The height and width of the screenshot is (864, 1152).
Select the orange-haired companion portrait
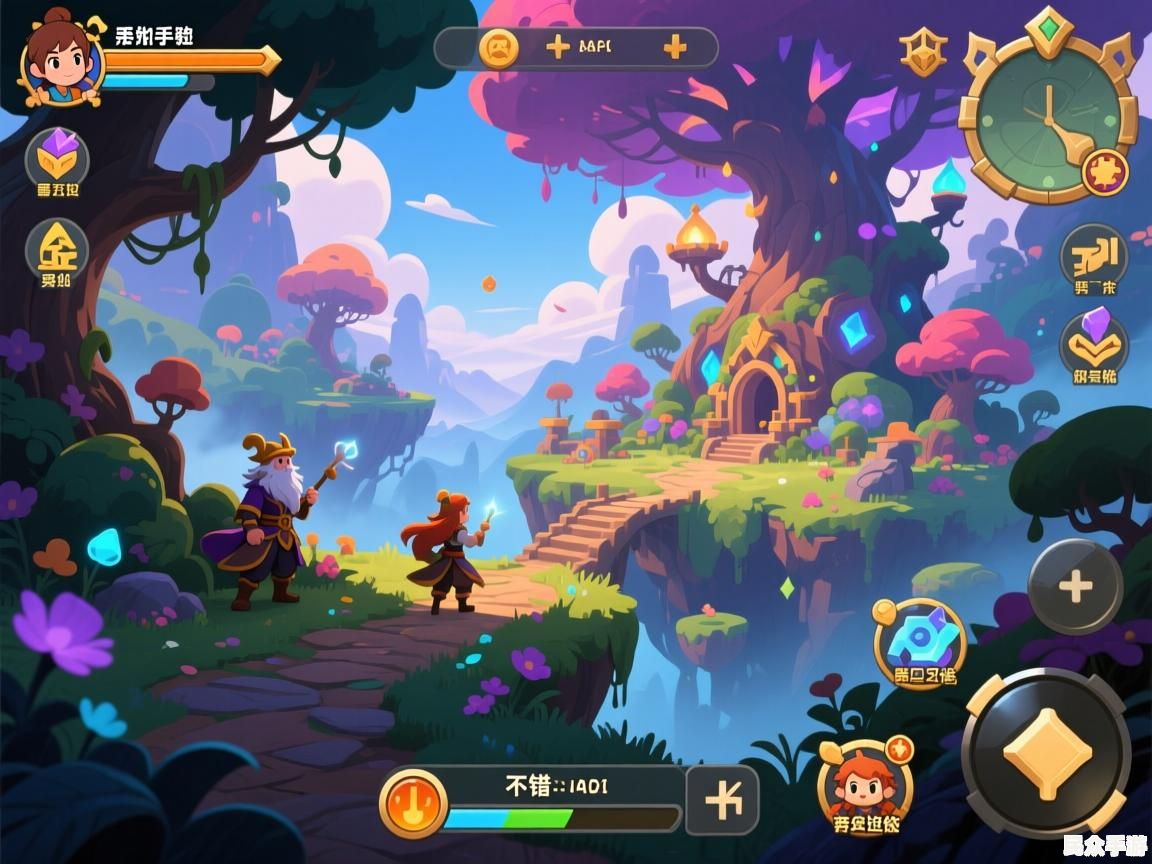(864, 783)
